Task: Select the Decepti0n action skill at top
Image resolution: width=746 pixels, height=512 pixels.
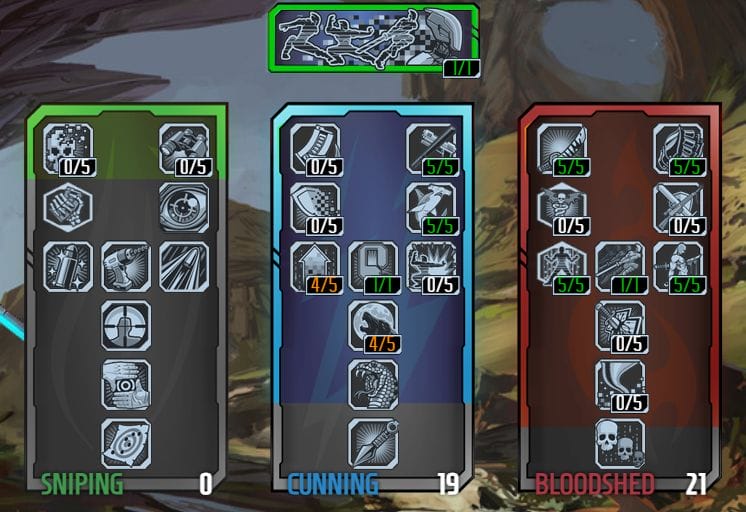Action: pos(373,38)
